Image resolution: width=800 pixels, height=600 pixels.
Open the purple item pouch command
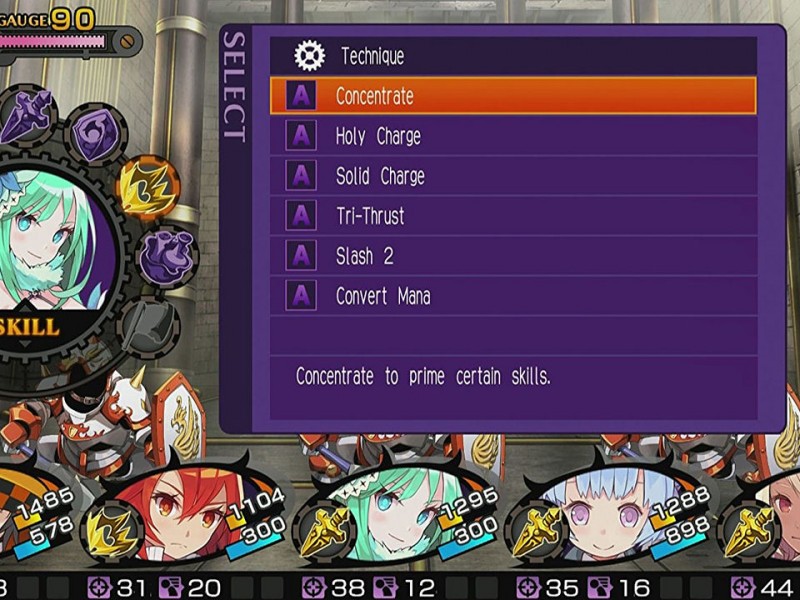[162, 258]
